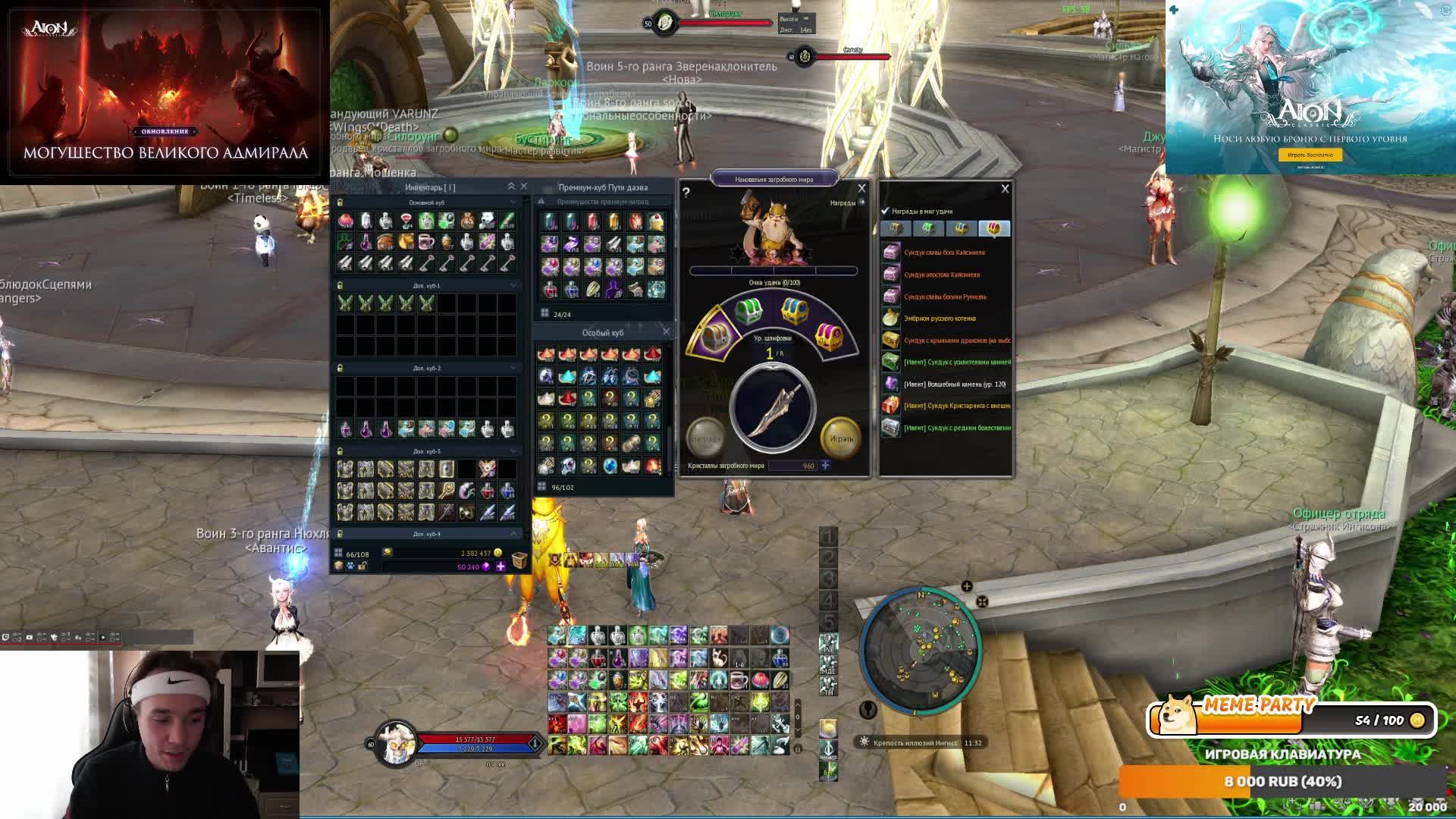Switch to the blue-gold chest rewards tab

961,228
